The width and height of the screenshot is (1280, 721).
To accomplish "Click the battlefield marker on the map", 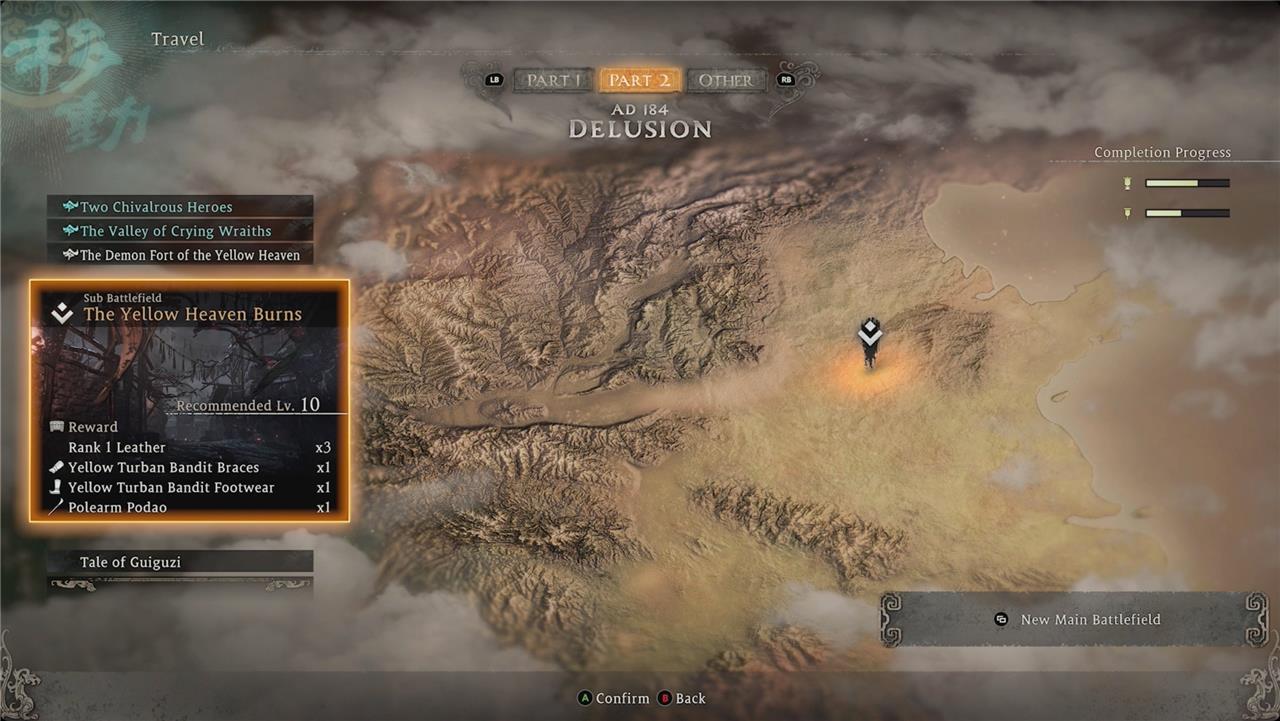I will click(x=870, y=338).
